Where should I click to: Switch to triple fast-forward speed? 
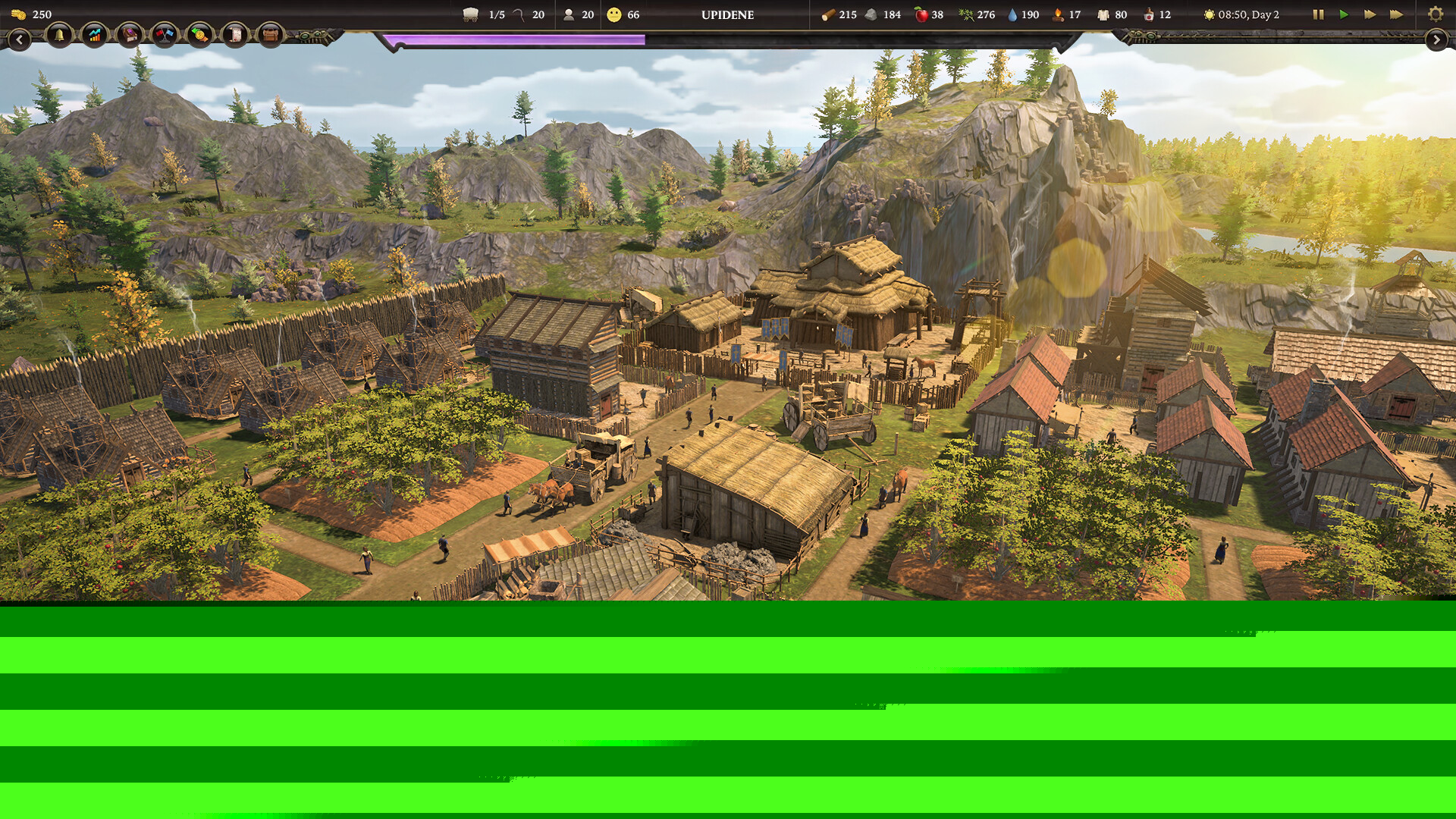(x=1396, y=14)
